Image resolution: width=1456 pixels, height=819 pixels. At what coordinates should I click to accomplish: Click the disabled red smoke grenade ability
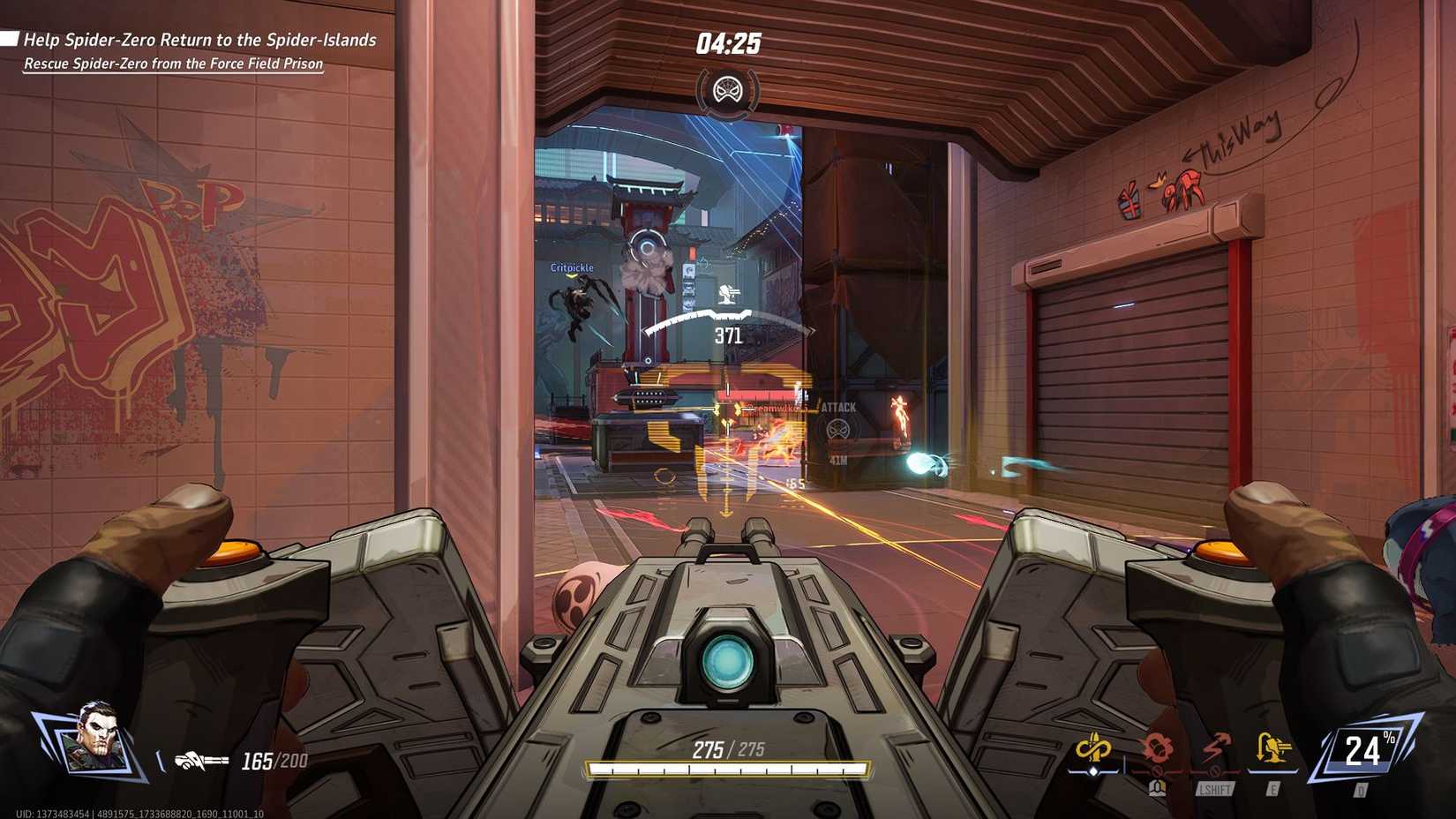pyautogui.click(x=1157, y=751)
